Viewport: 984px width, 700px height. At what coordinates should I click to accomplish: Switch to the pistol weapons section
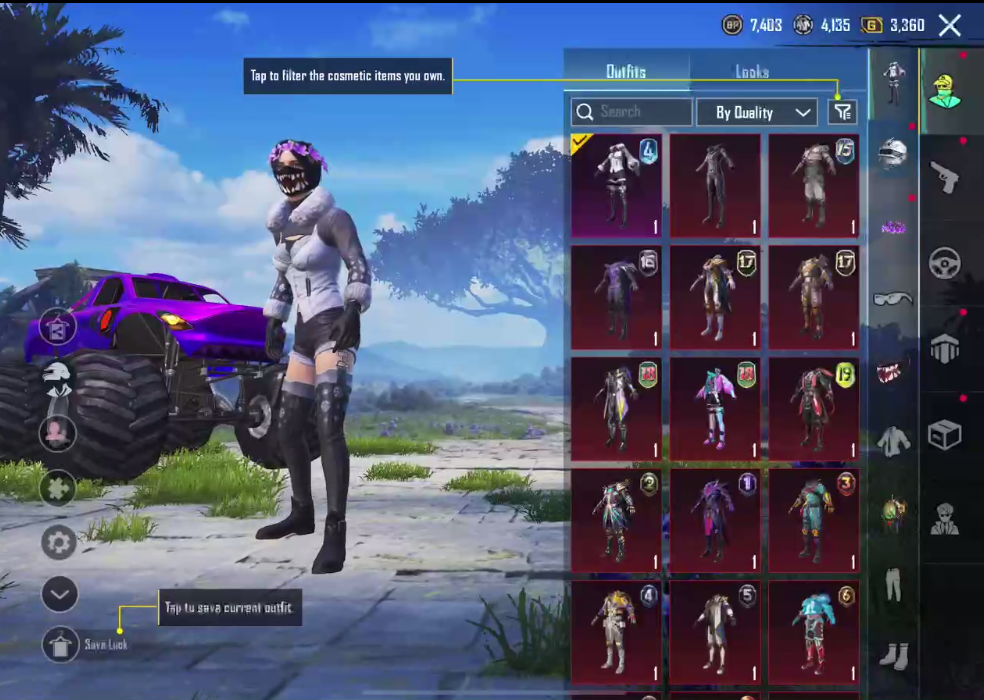944,178
